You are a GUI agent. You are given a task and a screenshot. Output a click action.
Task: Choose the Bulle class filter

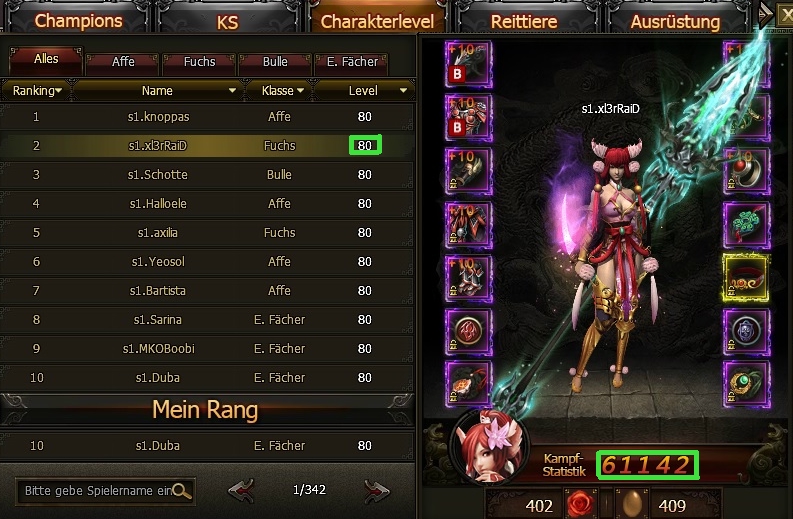click(276, 62)
